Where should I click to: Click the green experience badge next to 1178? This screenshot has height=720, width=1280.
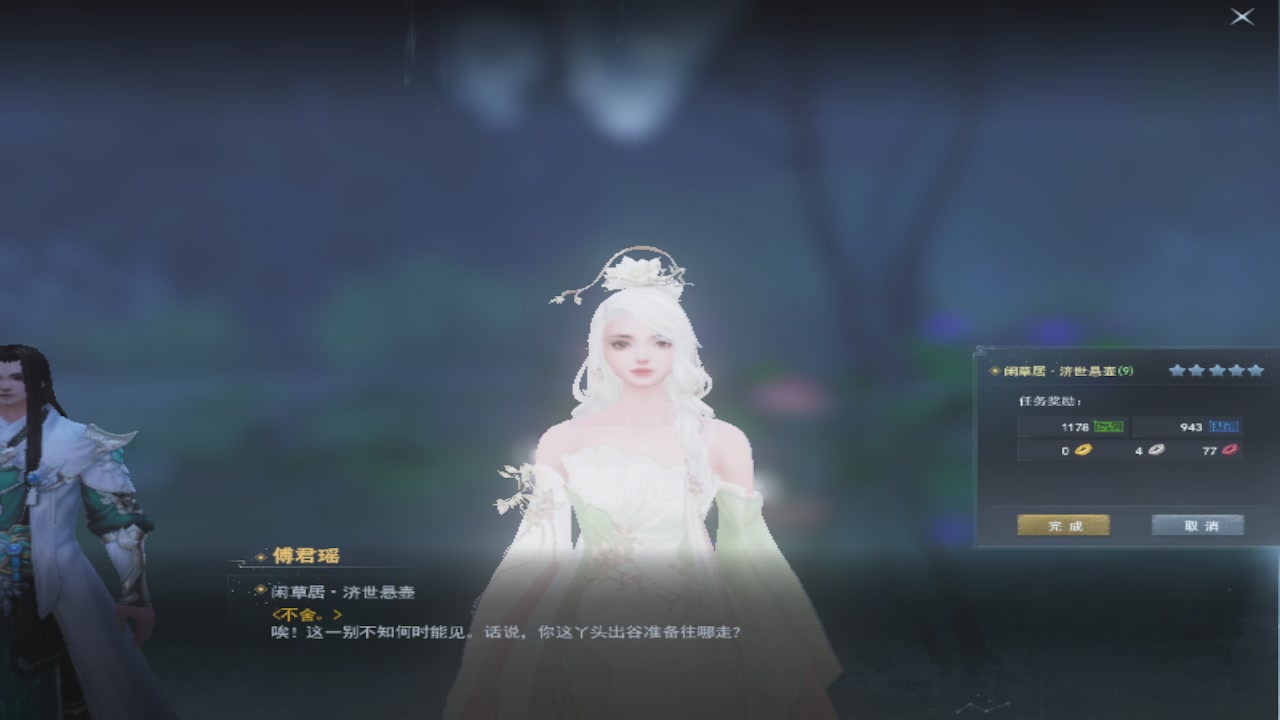(x=1109, y=427)
